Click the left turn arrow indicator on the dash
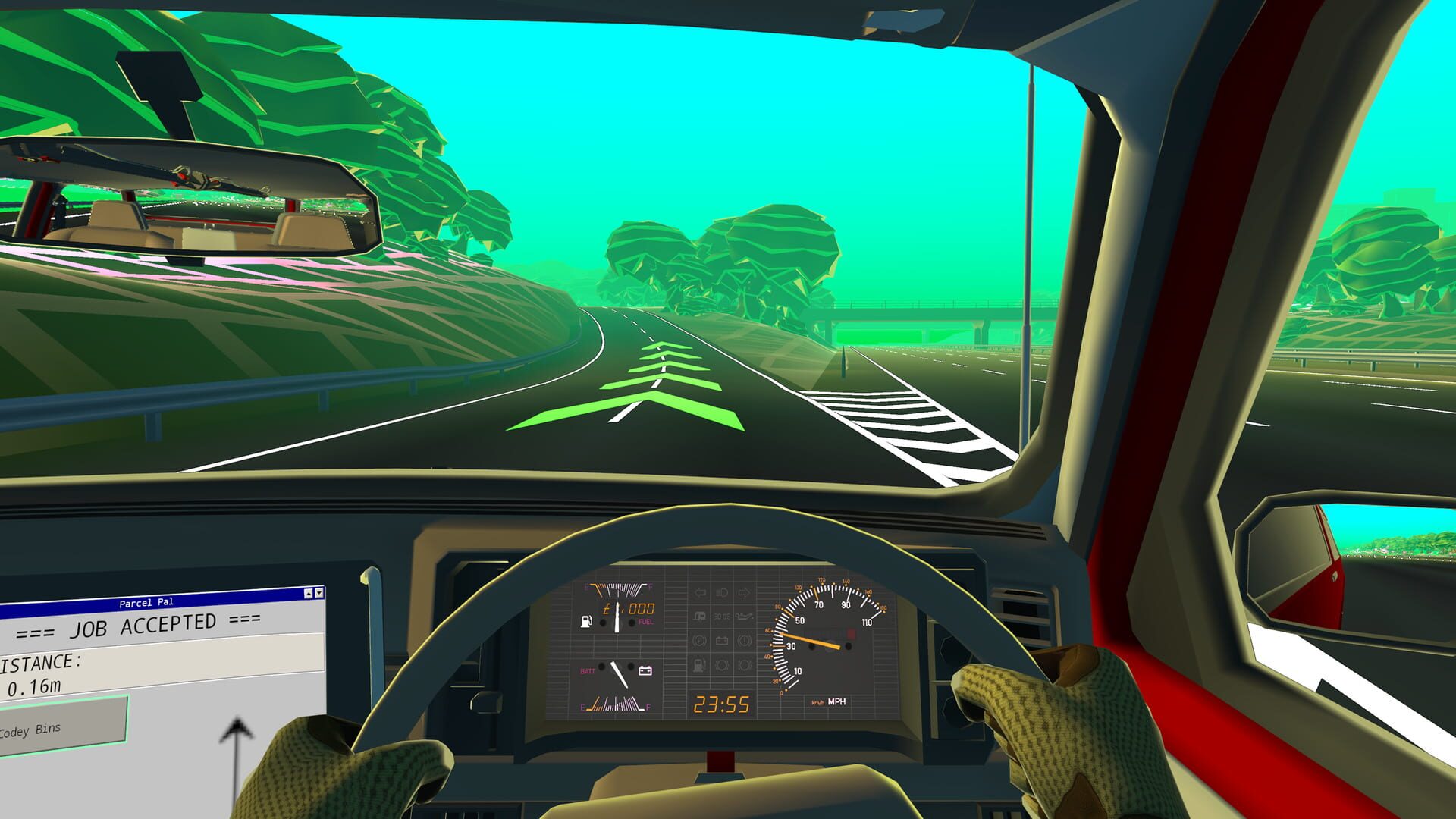1456x819 pixels. pos(700,592)
